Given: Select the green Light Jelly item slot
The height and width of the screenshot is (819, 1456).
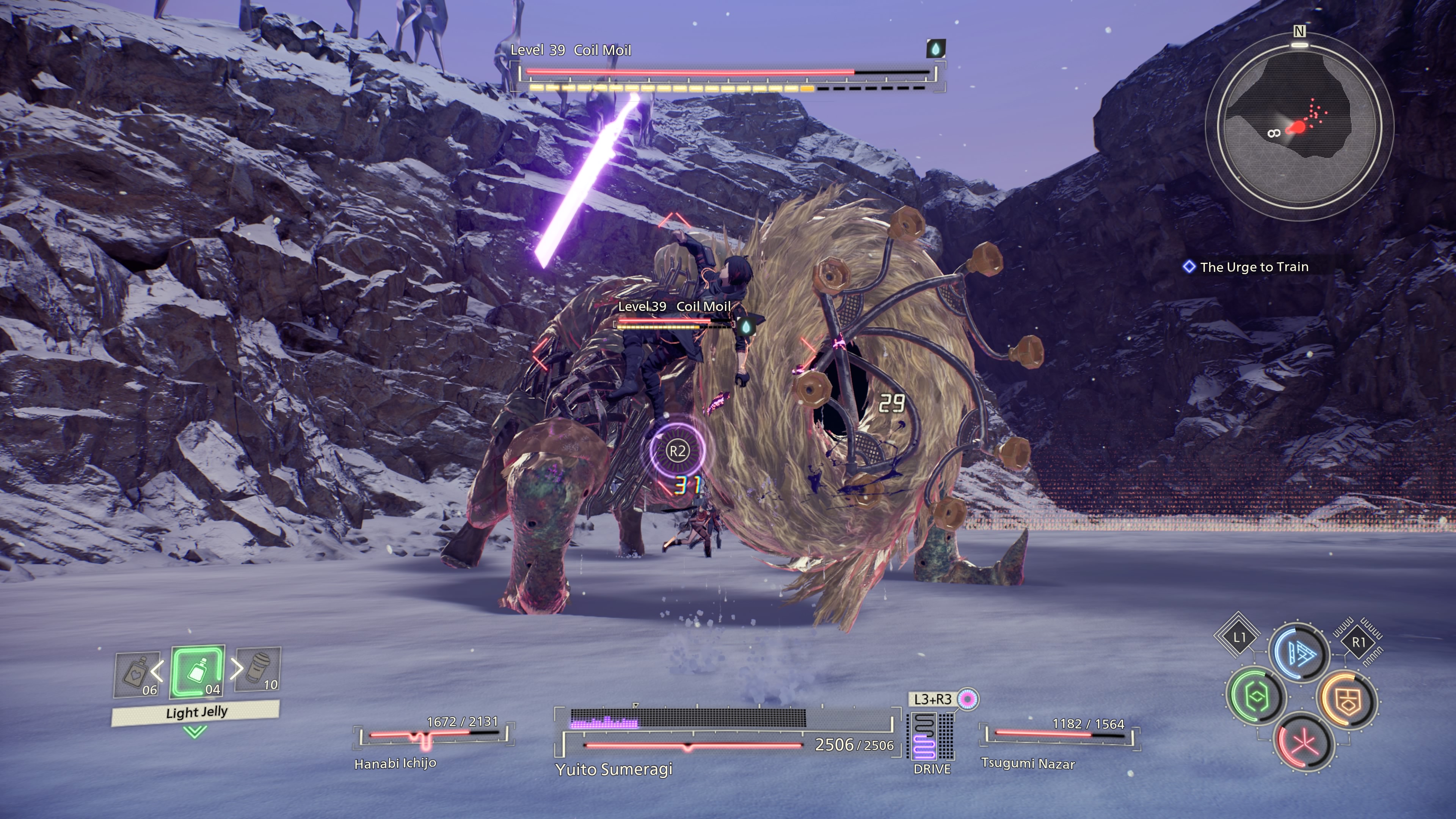Looking at the screenshot, I should [198, 672].
